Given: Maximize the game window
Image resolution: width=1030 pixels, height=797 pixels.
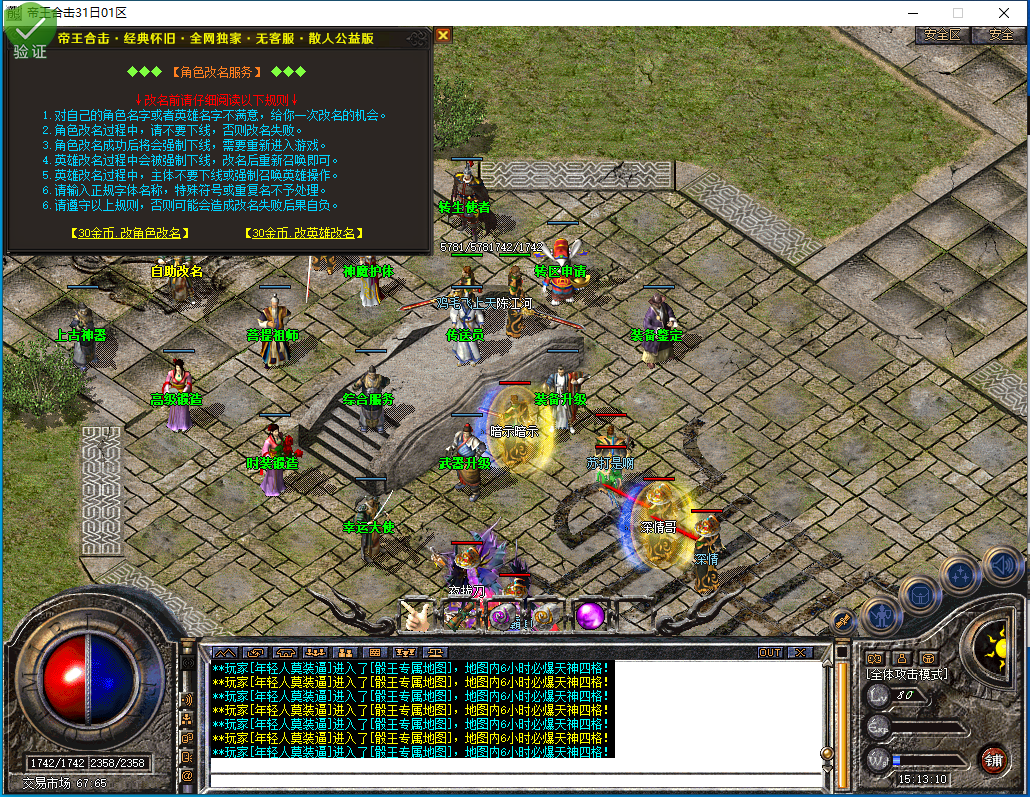Looking at the screenshot, I should click(958, 13).
